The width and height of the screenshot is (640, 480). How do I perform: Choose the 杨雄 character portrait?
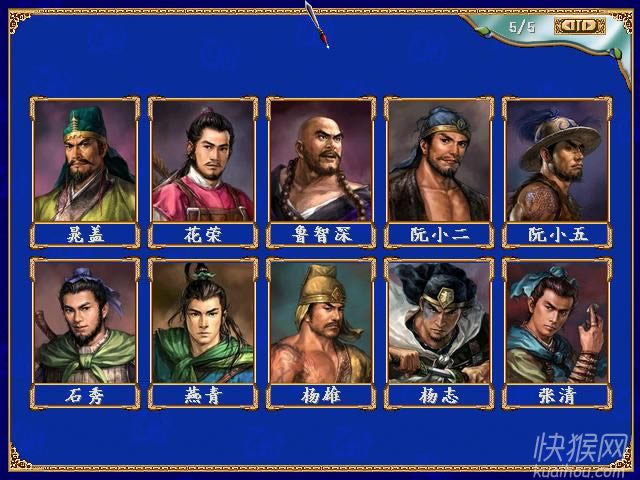coord(321,322)
